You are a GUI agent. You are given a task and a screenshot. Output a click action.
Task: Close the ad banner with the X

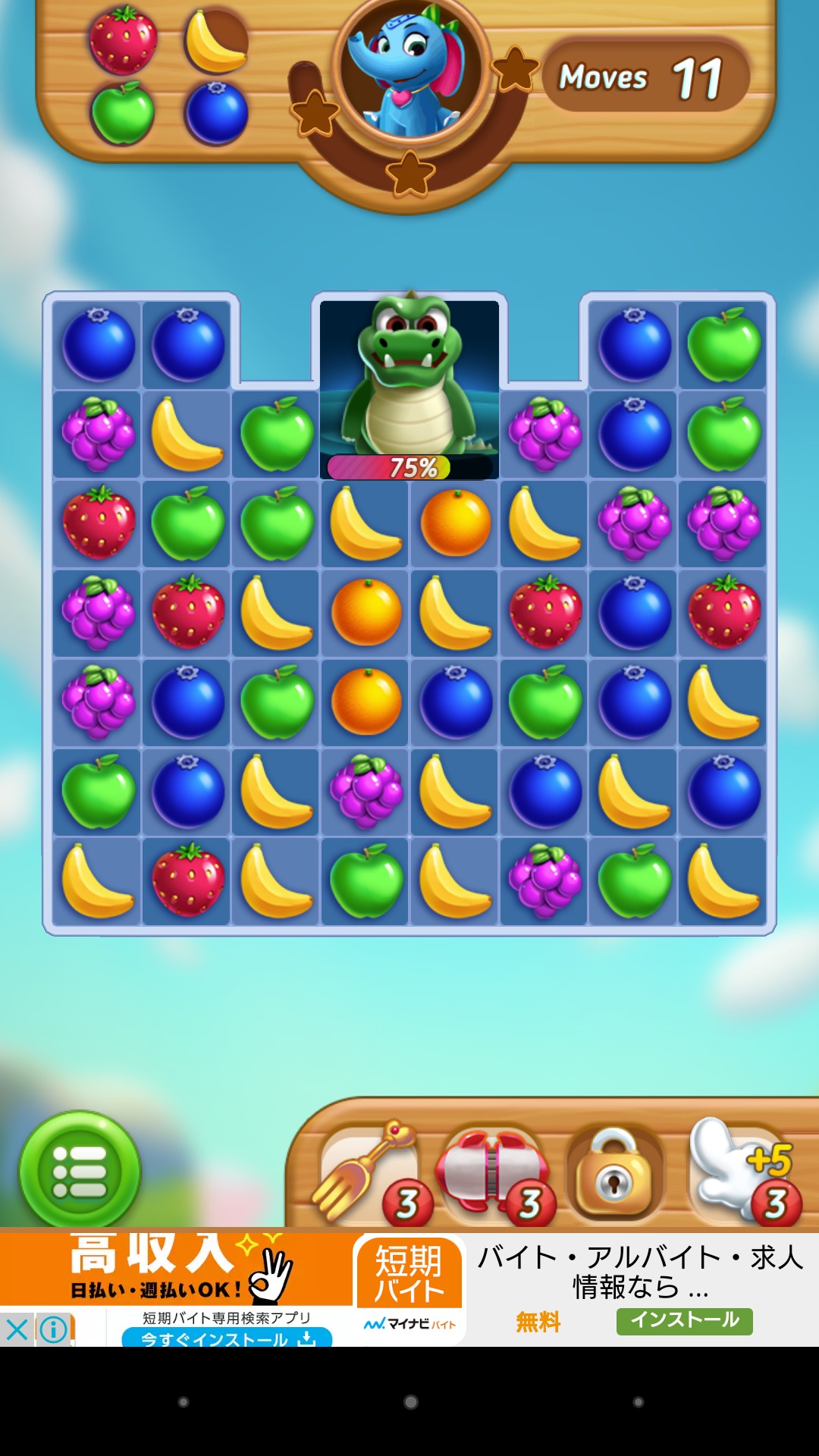click(x=17, y=1329)
